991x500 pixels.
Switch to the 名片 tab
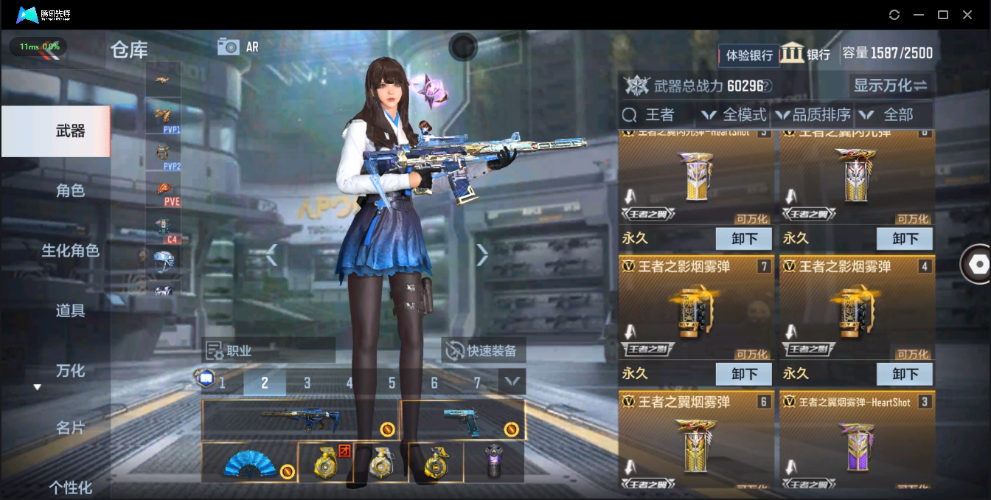tap(70, 428)
